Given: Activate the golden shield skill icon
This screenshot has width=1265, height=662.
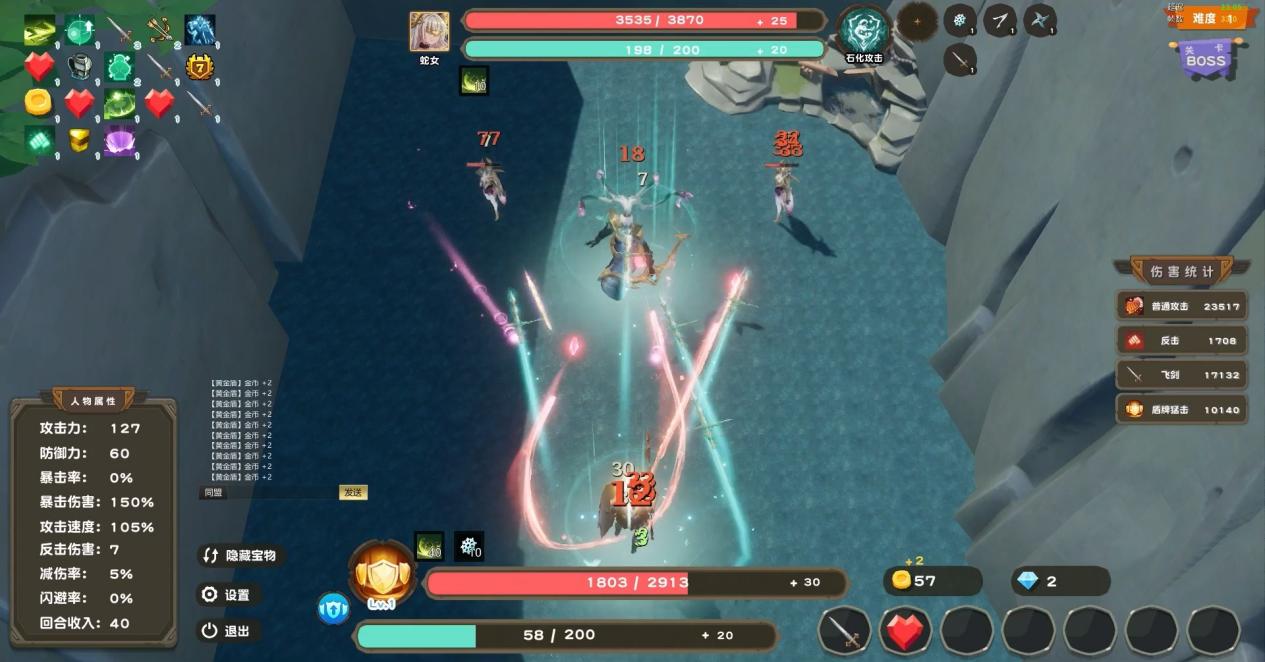Looking at the screenshot, I should click(383, 573).
